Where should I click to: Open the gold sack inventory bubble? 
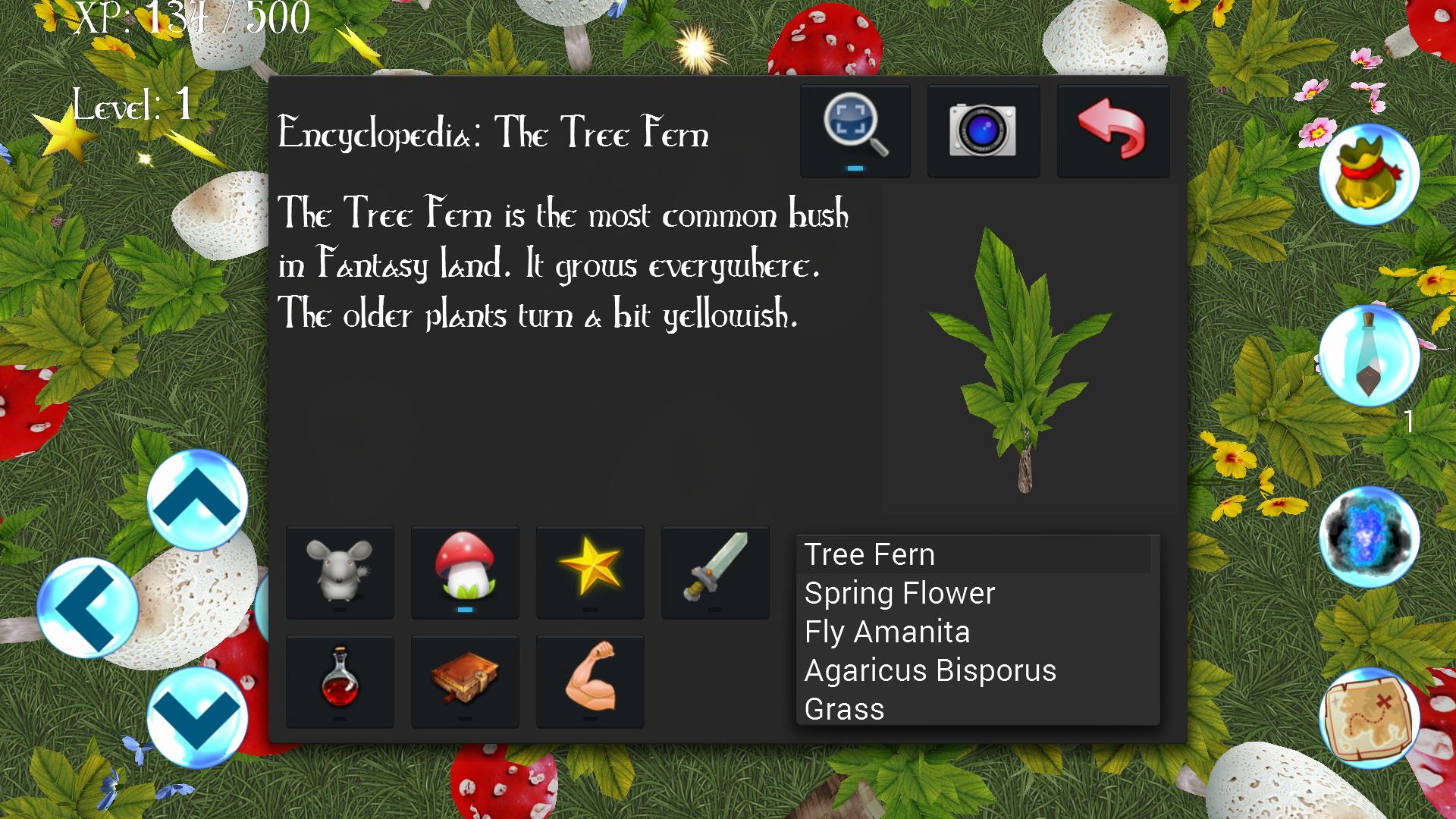[1369, 174]
